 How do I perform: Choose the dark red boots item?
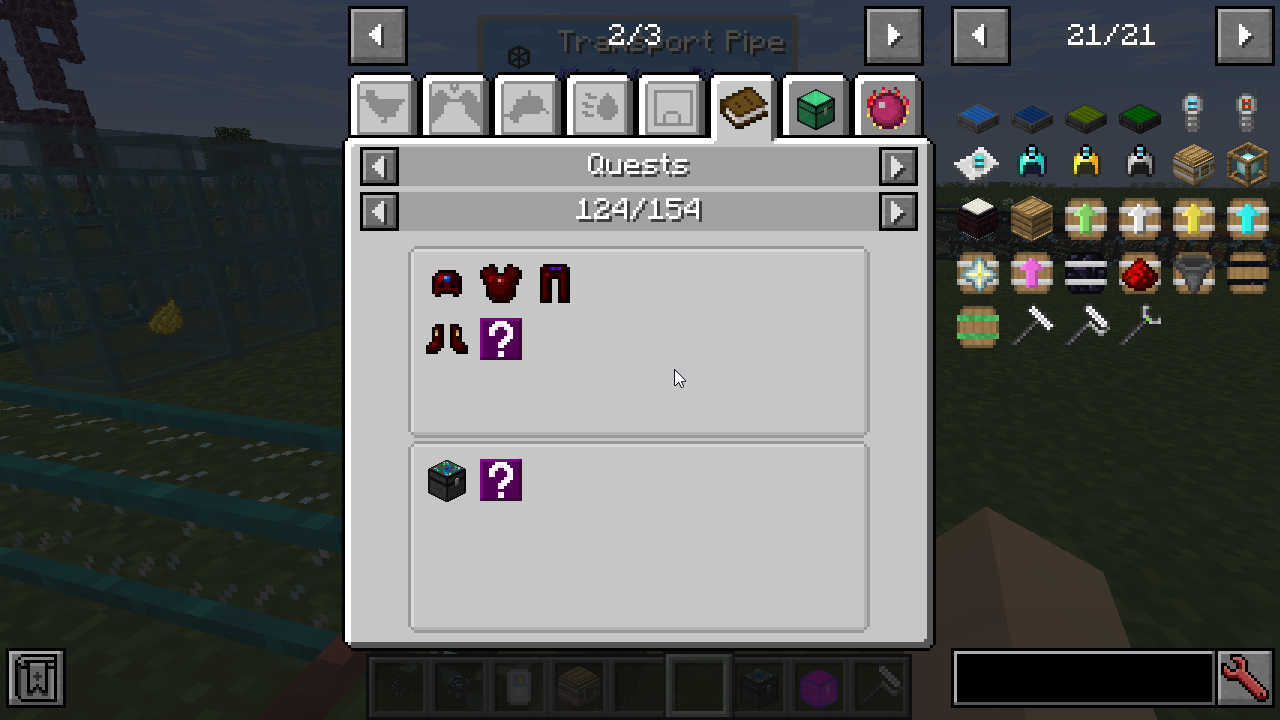[x=446, y=339]
